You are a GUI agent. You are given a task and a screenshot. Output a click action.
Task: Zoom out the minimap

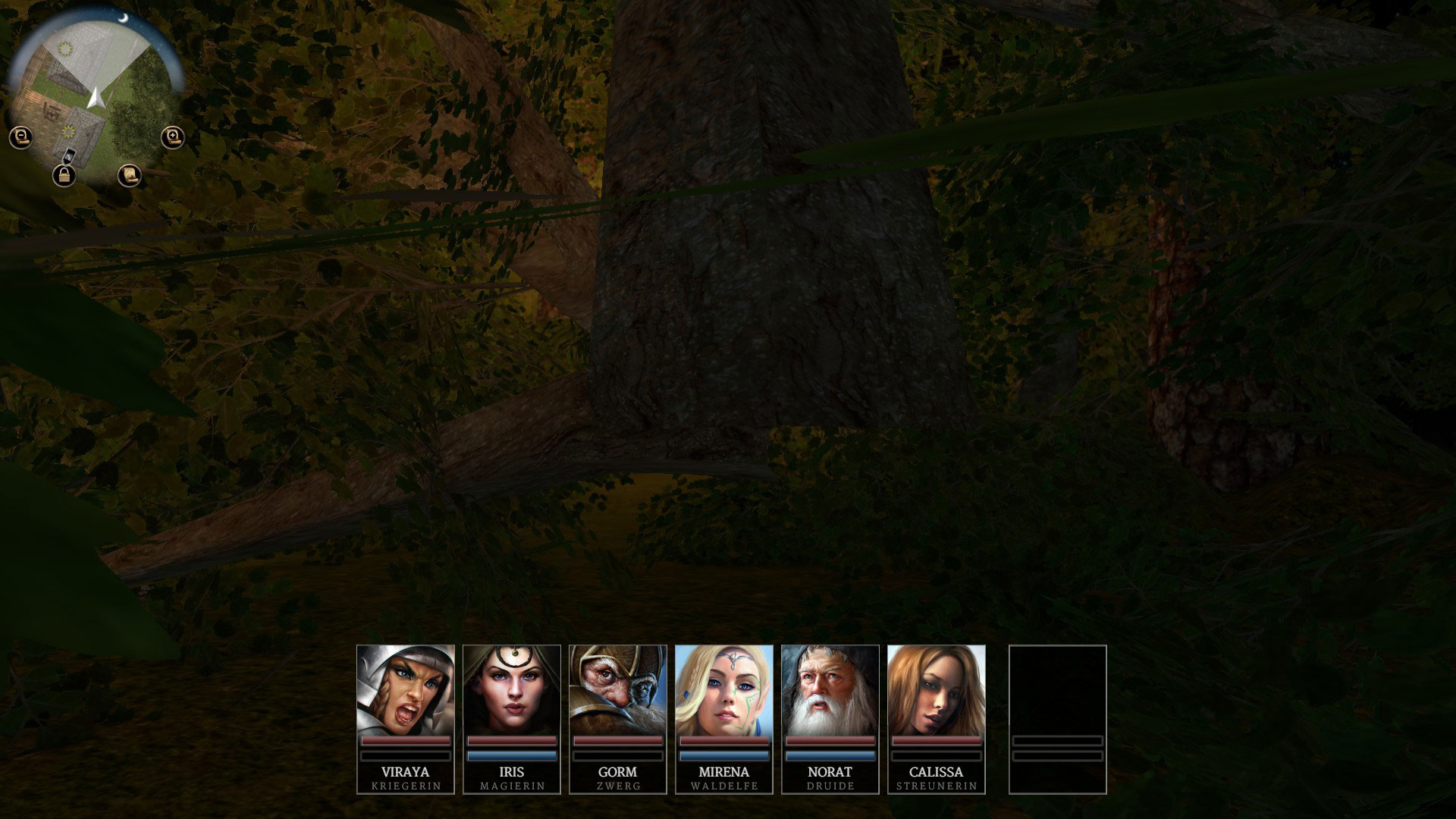pyautogui.click(x=20, y=137)
